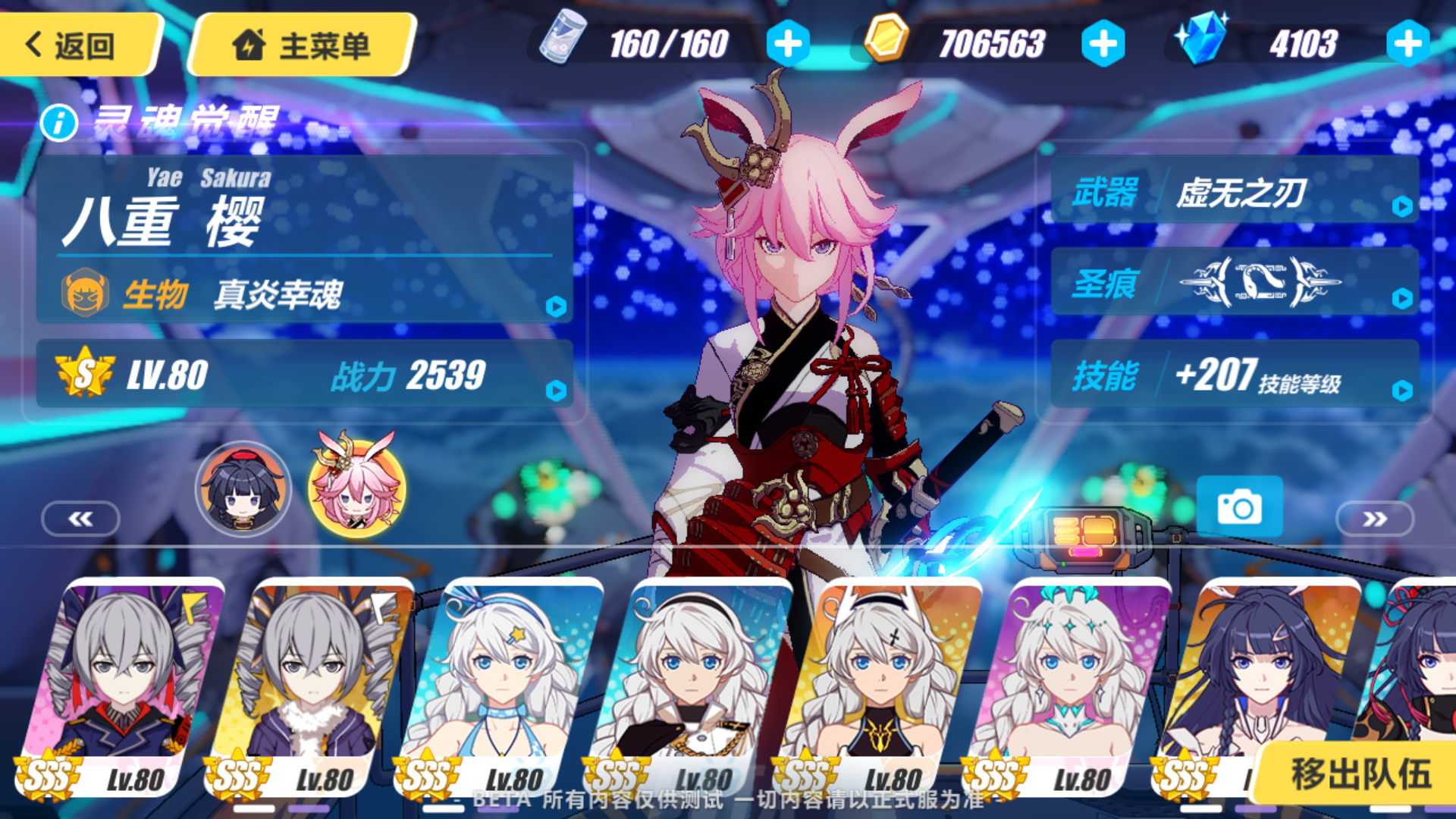Image resolution: width=1456 pixels, height=819 pixels.
Task: View the LV.80 战力 2539 details
Action: (x=303, y=375)
